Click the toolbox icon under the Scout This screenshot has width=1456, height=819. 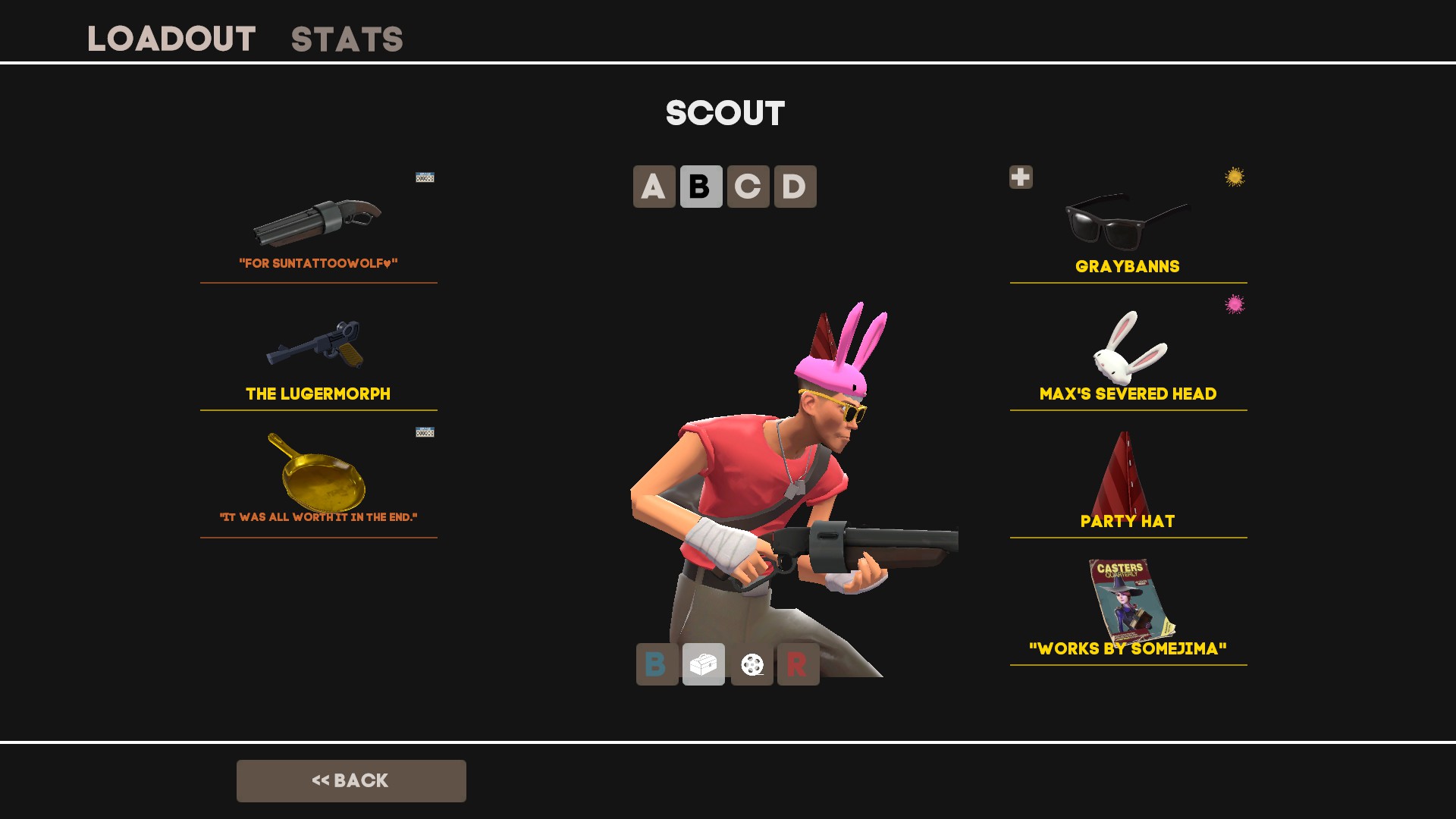[704, 664]
